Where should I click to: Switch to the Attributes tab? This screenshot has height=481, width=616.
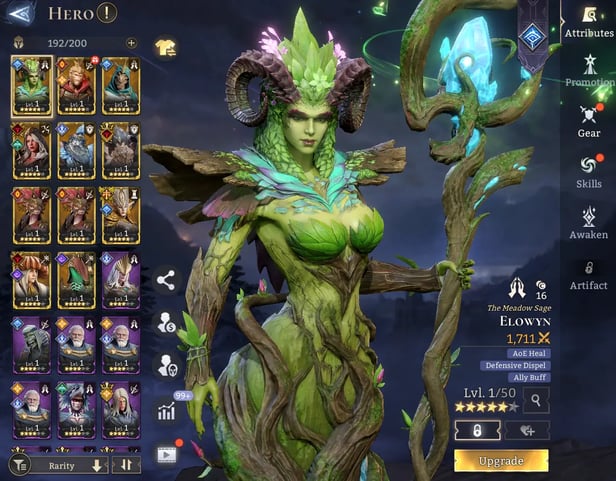click(589, 22)
